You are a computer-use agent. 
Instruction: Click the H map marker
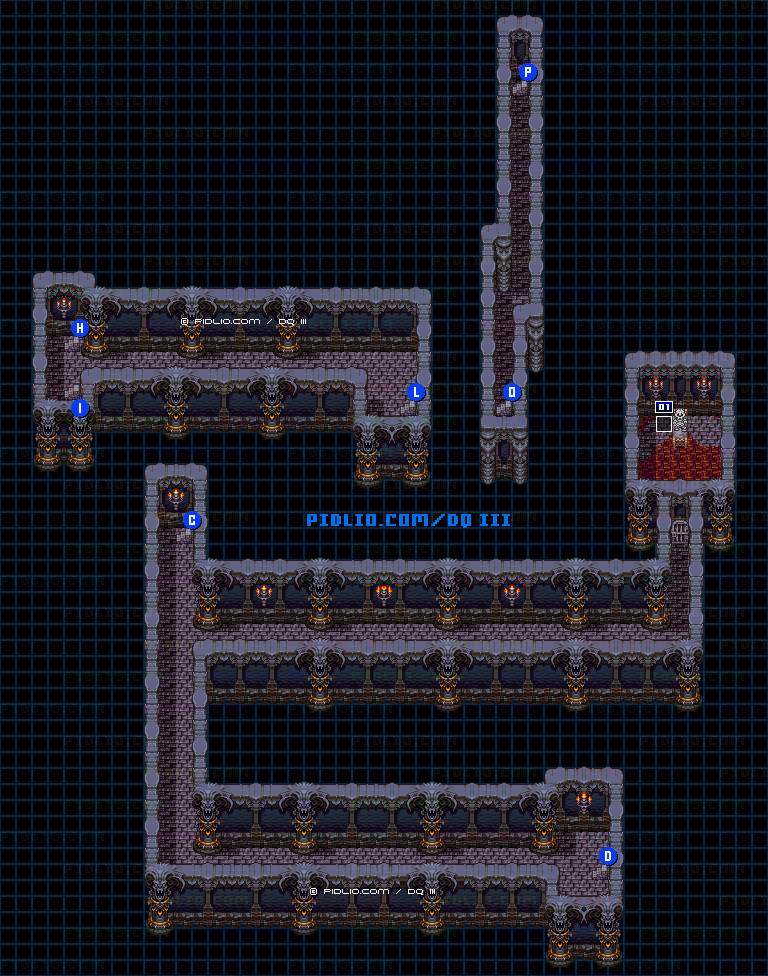[x=80, y=328]
